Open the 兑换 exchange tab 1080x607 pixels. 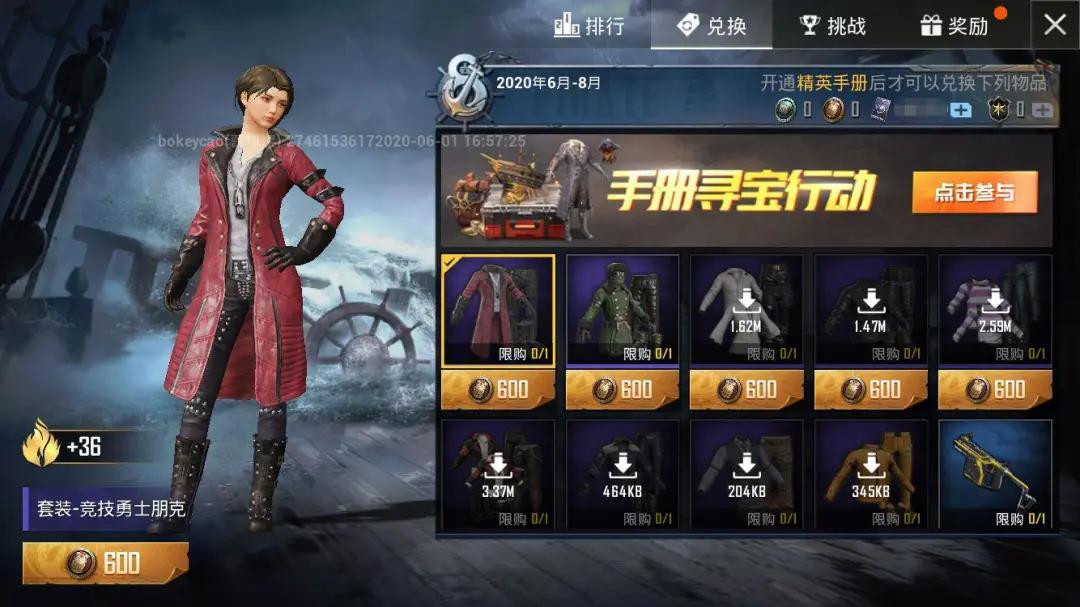712,25
